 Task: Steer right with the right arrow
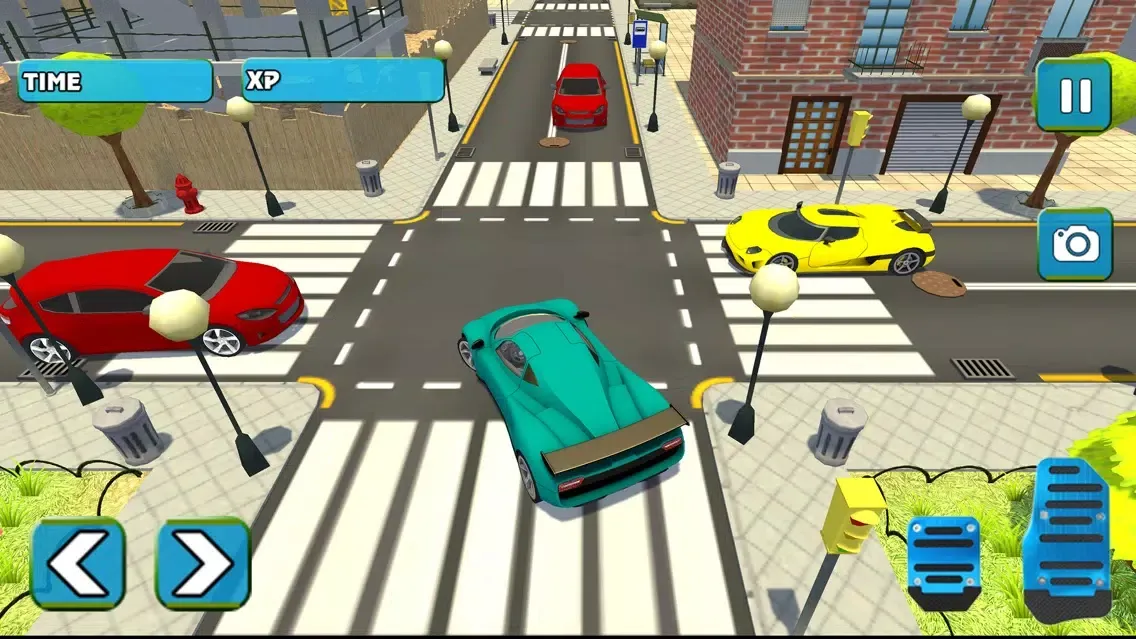(203, 564)
